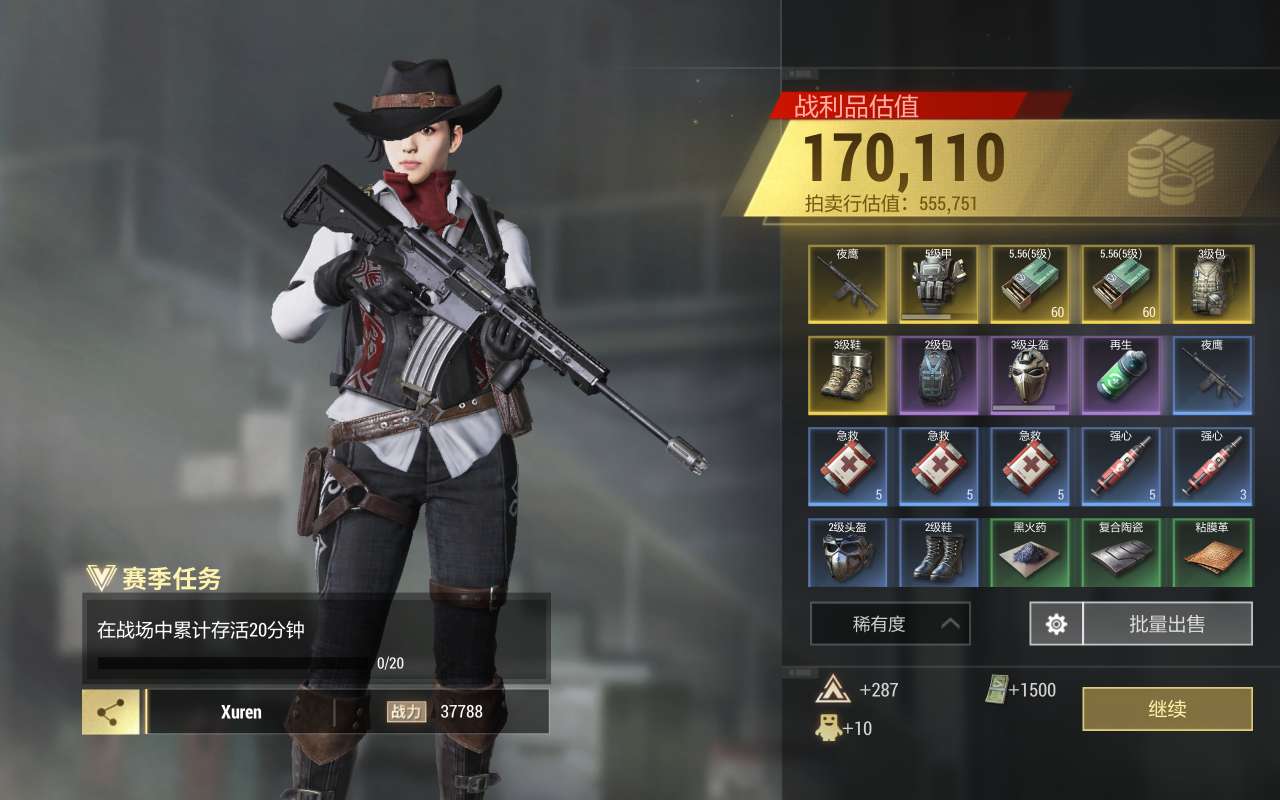
Task: Choose the 再生 green canister item
Action: 1121,375
